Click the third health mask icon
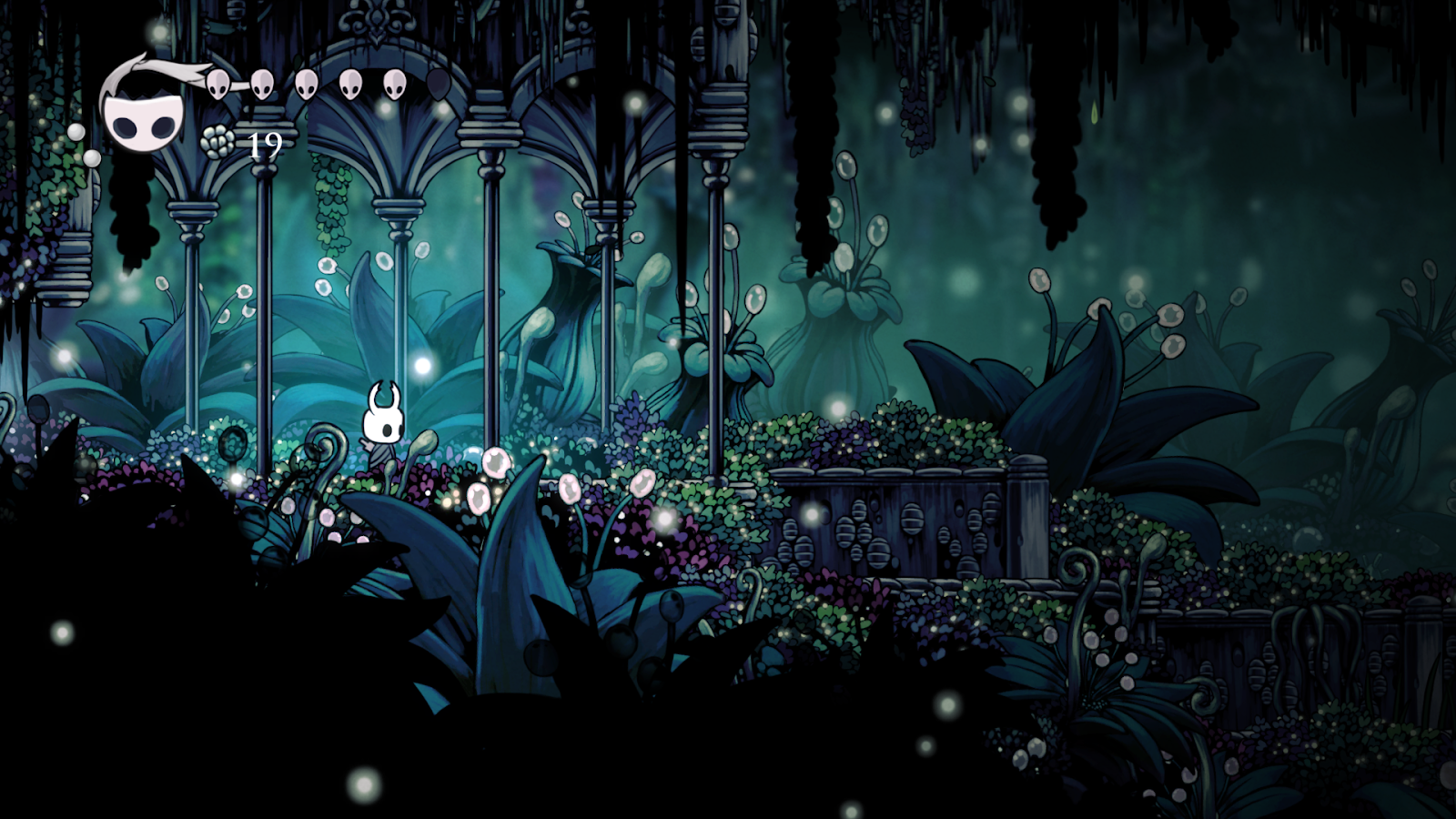The width and height of the screenshot is (1456, 819). 306,86
